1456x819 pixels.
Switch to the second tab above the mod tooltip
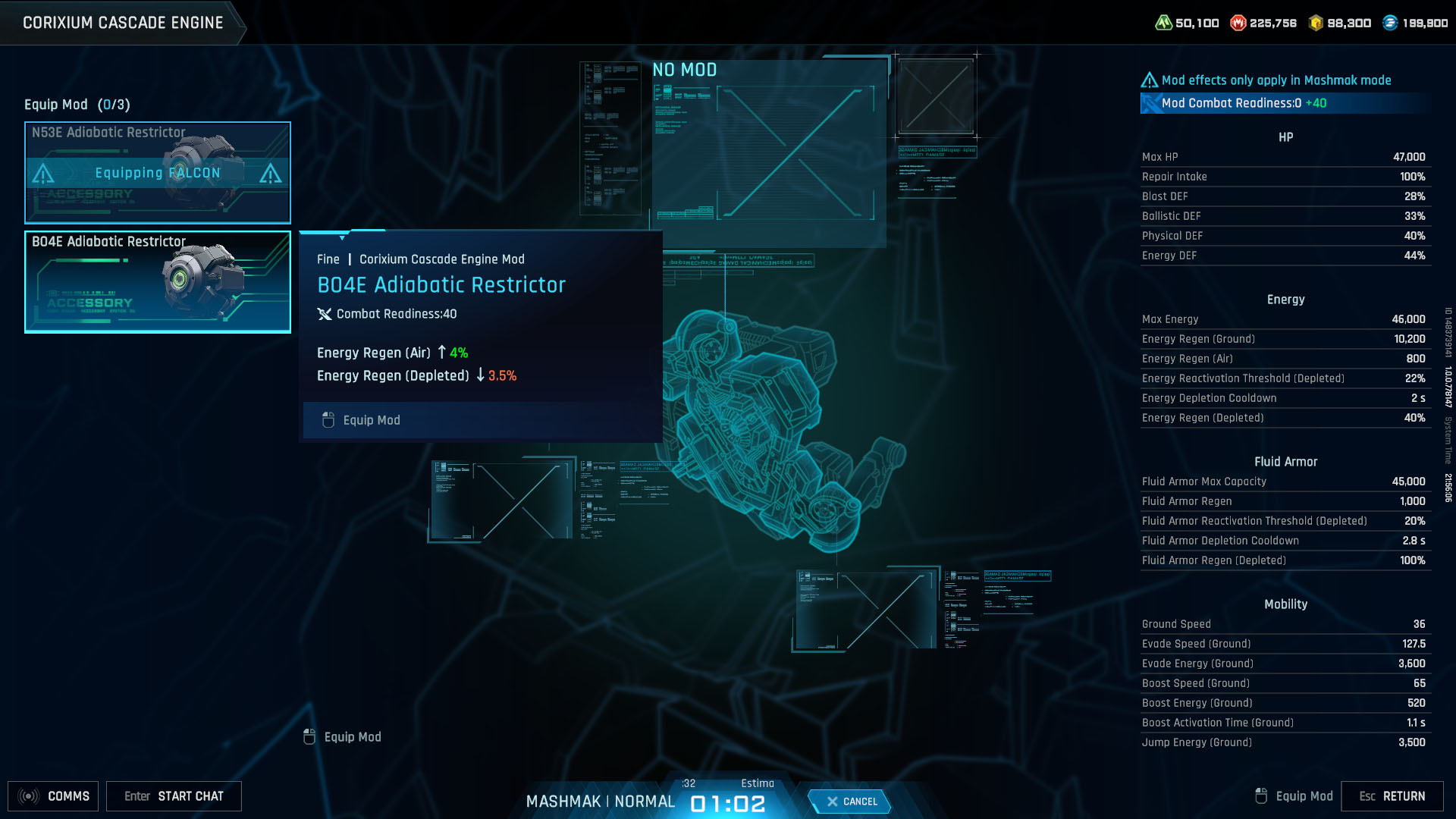coord(368,229)
